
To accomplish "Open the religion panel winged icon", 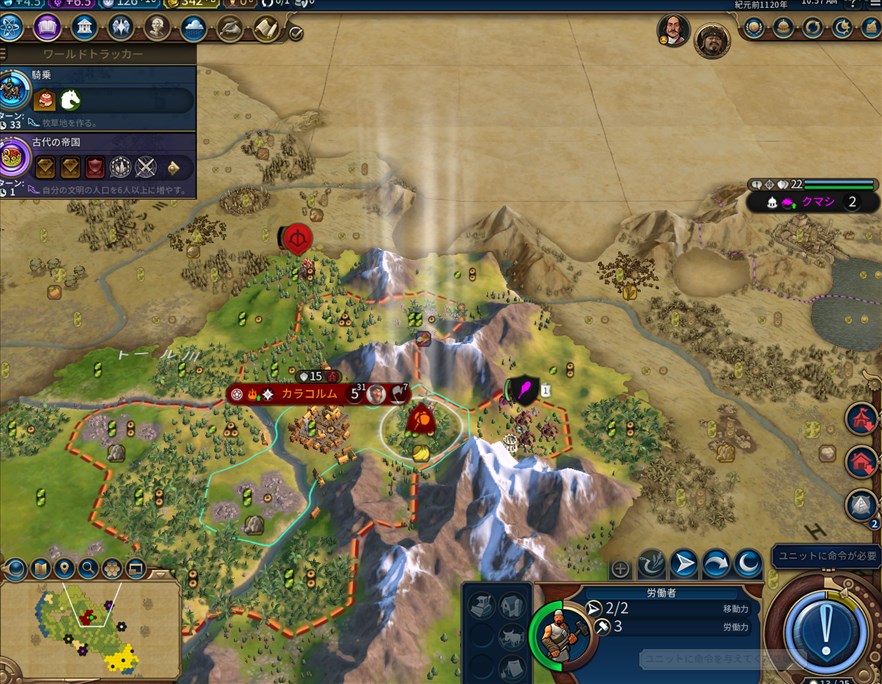I will point(121,26).
